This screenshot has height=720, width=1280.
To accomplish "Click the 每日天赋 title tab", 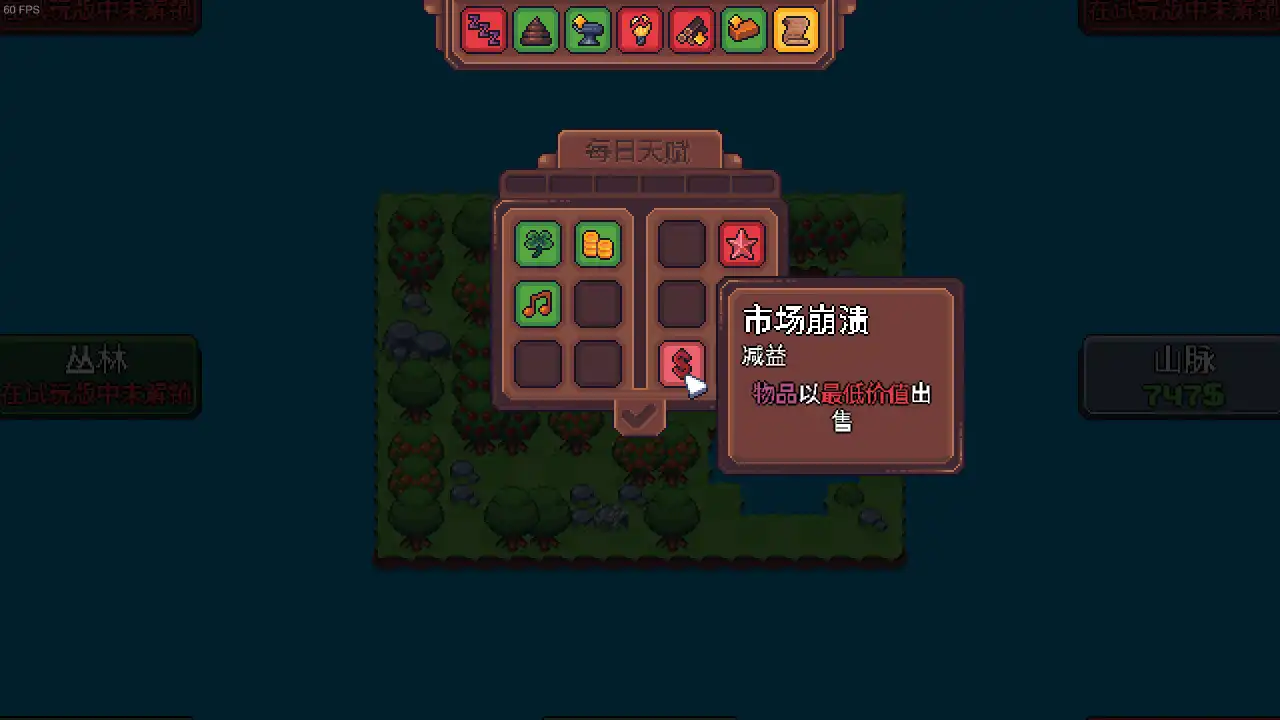I will (639, 150).
